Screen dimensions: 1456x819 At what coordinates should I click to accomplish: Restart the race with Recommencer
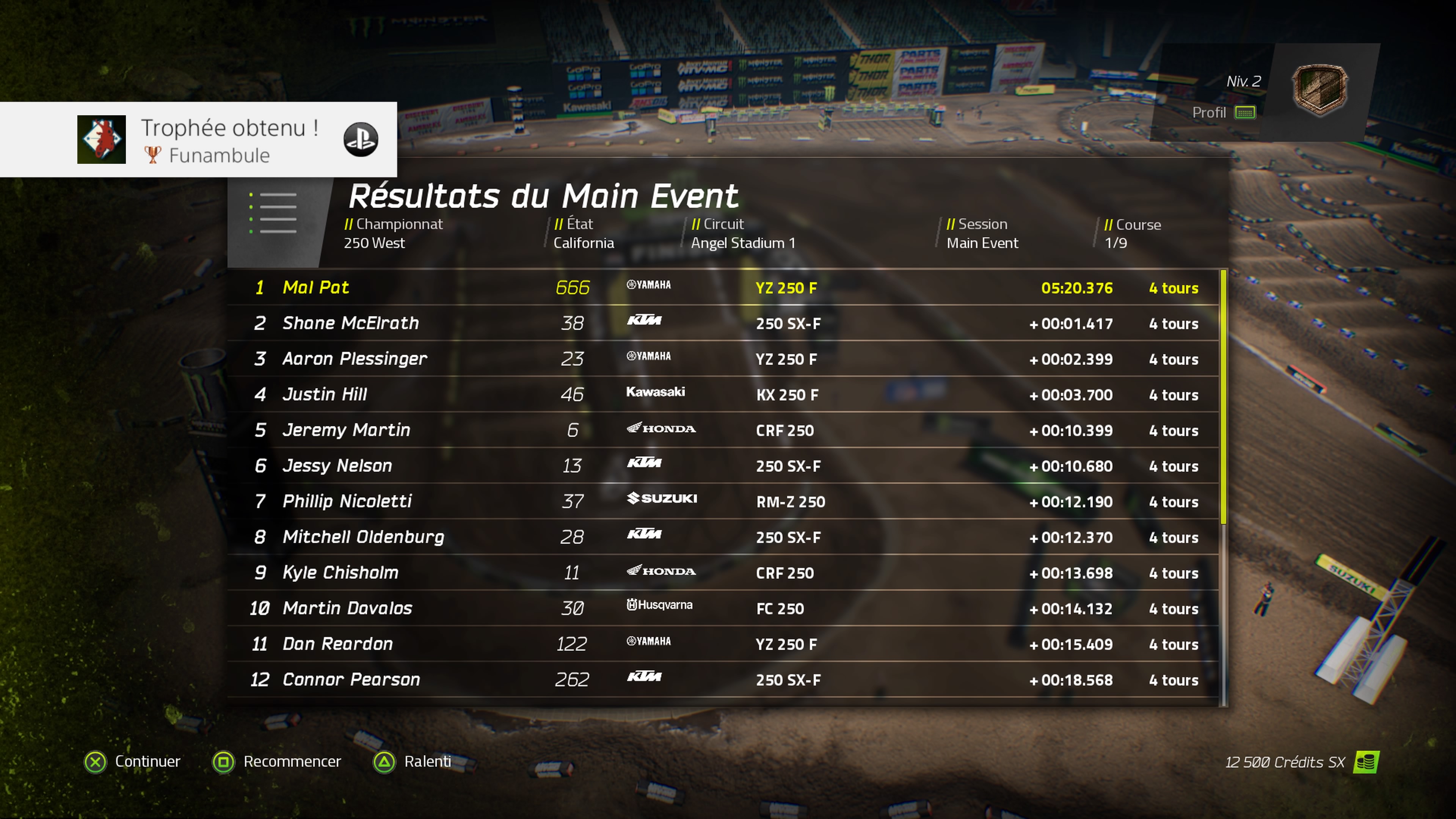[x=277, y=761]
